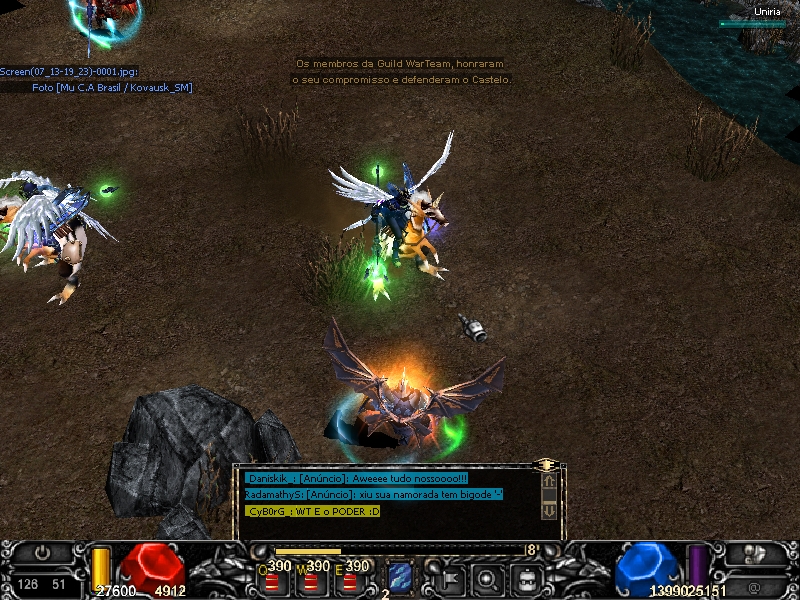Click the mug icon button above the @ button
This screenshot has height=600, width=800.
758,553
